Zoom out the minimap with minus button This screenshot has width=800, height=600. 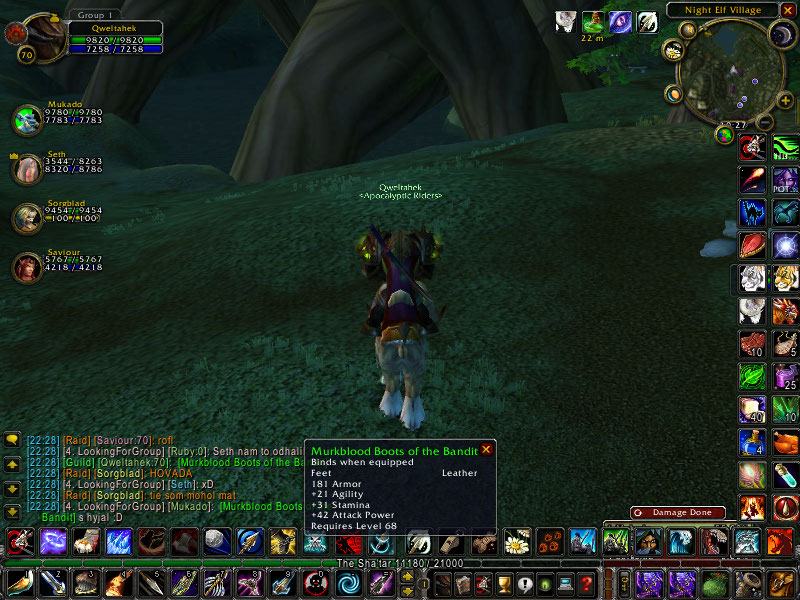[764, 123]
